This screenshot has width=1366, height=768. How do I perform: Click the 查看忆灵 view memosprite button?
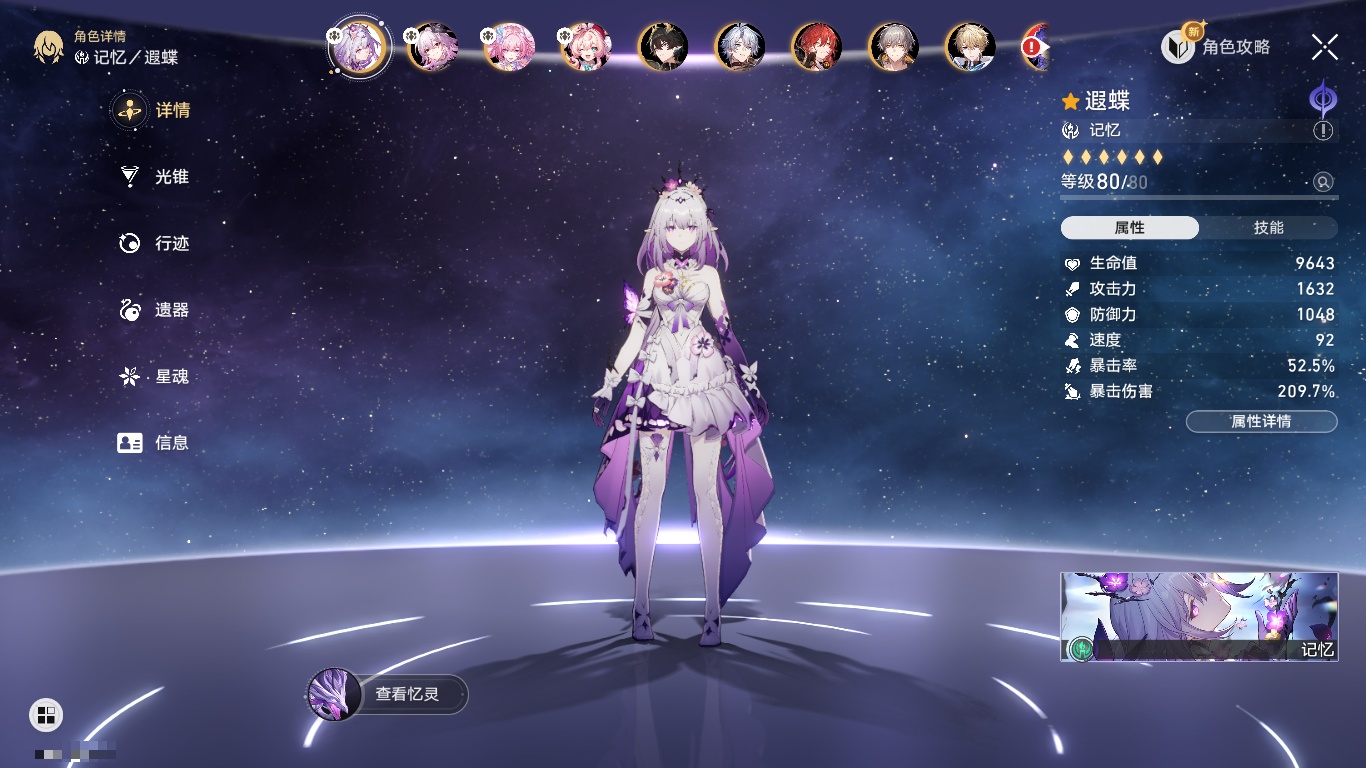click(x=388, y=694)
